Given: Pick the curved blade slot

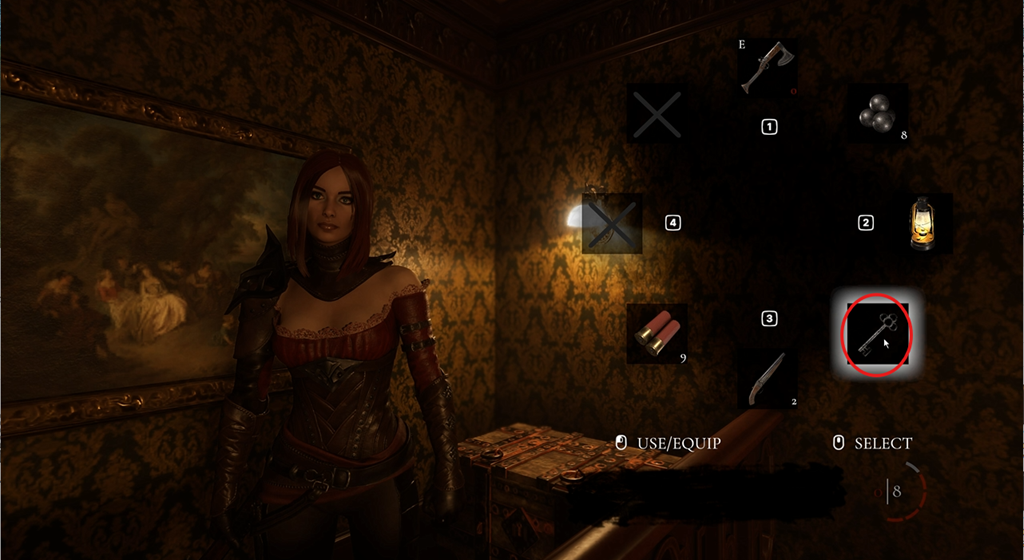Looking at the screenshot, I should pos(767,378).
